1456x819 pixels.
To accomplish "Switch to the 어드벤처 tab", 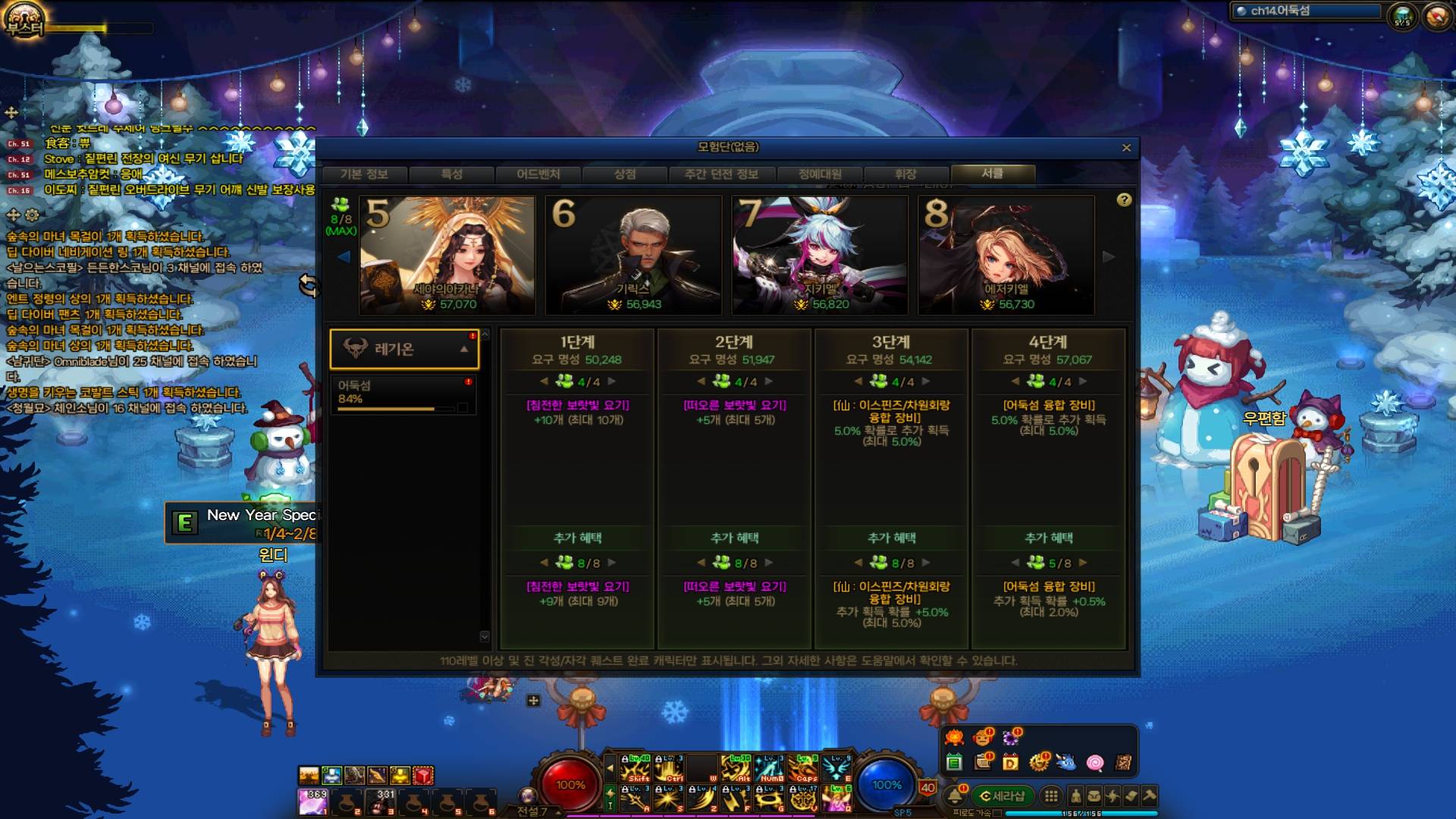I will click(x=538, y=174).
